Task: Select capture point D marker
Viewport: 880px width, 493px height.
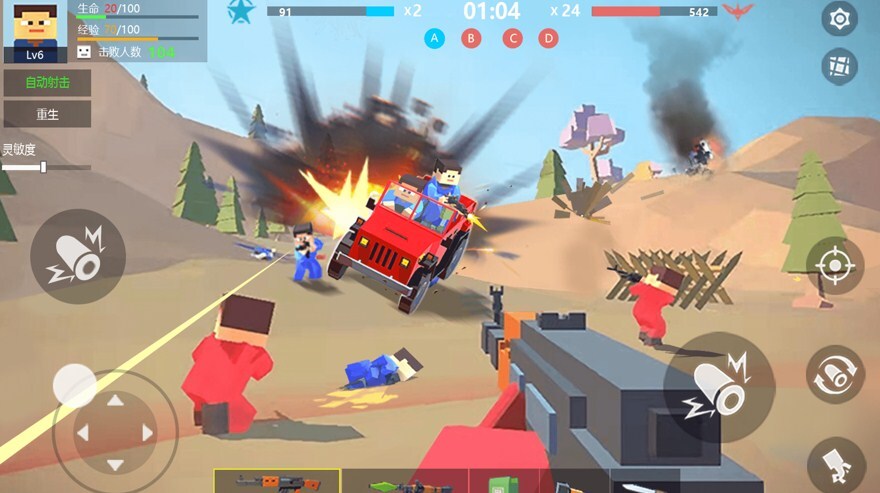Action: [x=548, y=39]
